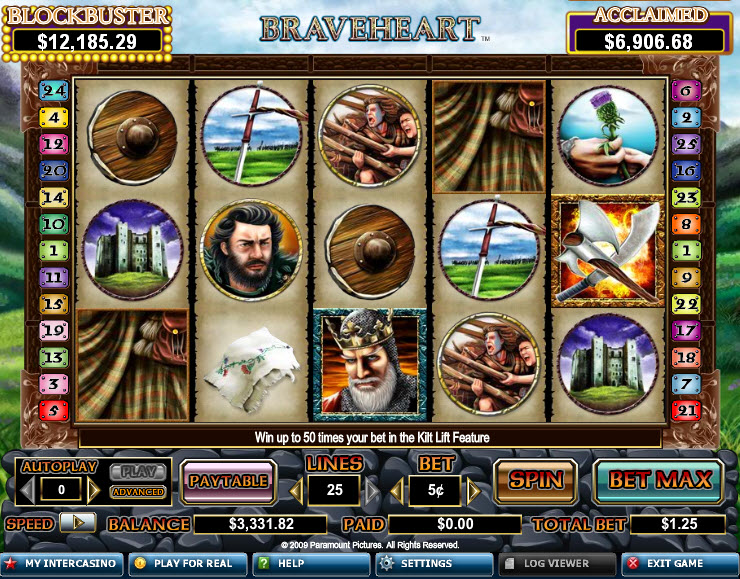Decrease the number of lines
Image resolution: width=740 pixels, height=579 pixels.
coord(296,491)
